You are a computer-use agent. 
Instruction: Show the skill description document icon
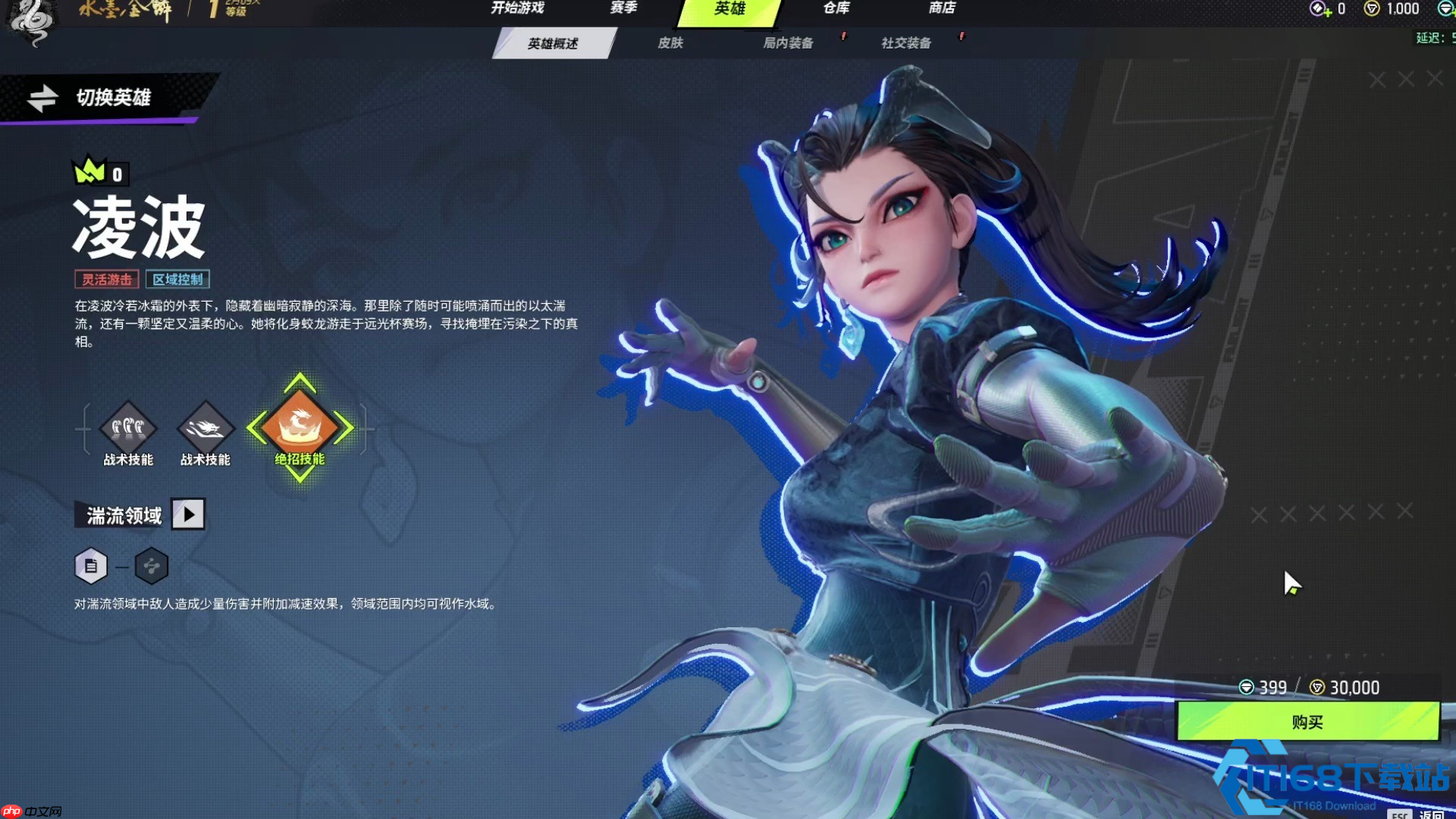point(91,566)
